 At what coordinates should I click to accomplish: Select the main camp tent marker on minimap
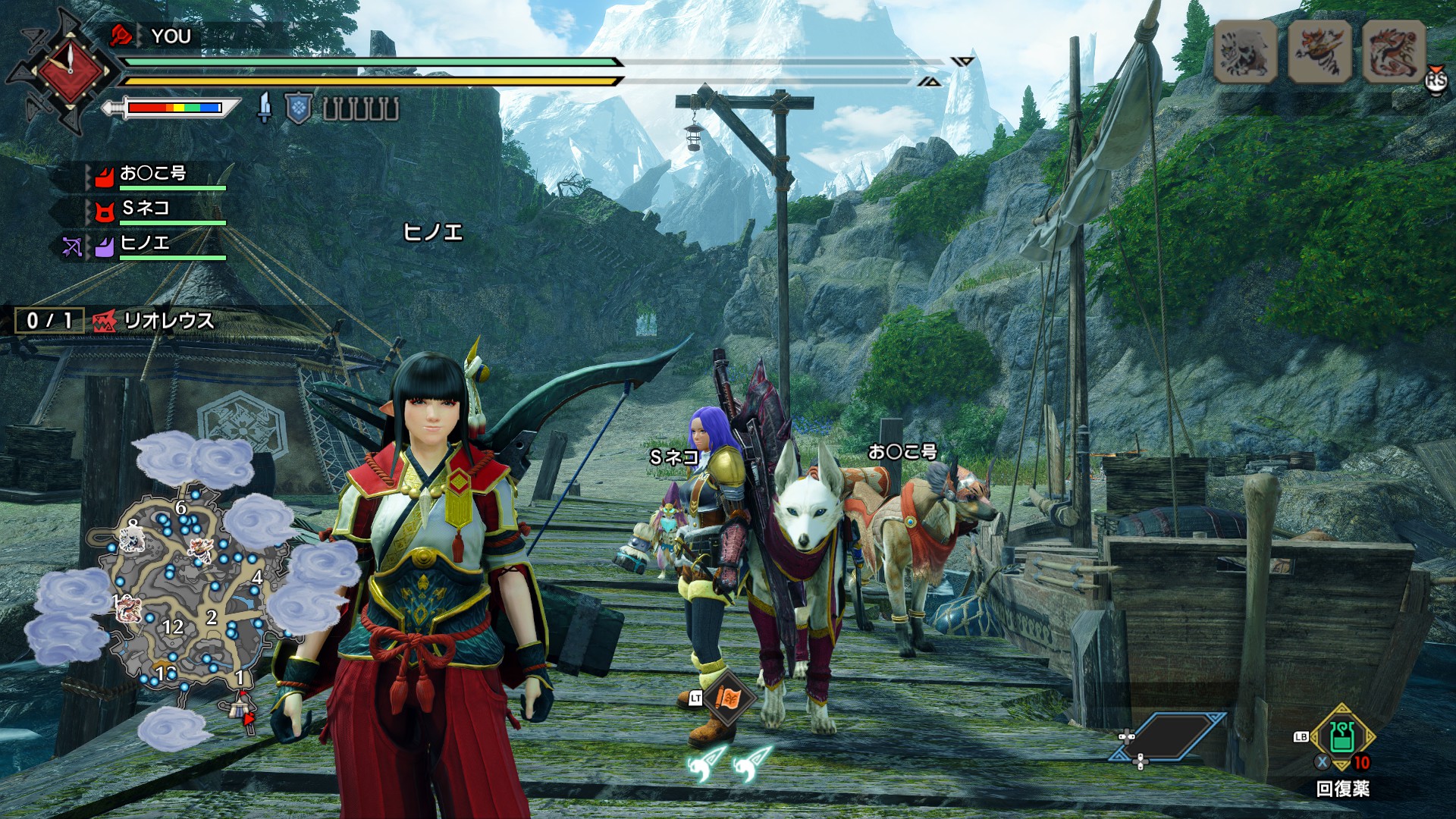tap(238, 707)
